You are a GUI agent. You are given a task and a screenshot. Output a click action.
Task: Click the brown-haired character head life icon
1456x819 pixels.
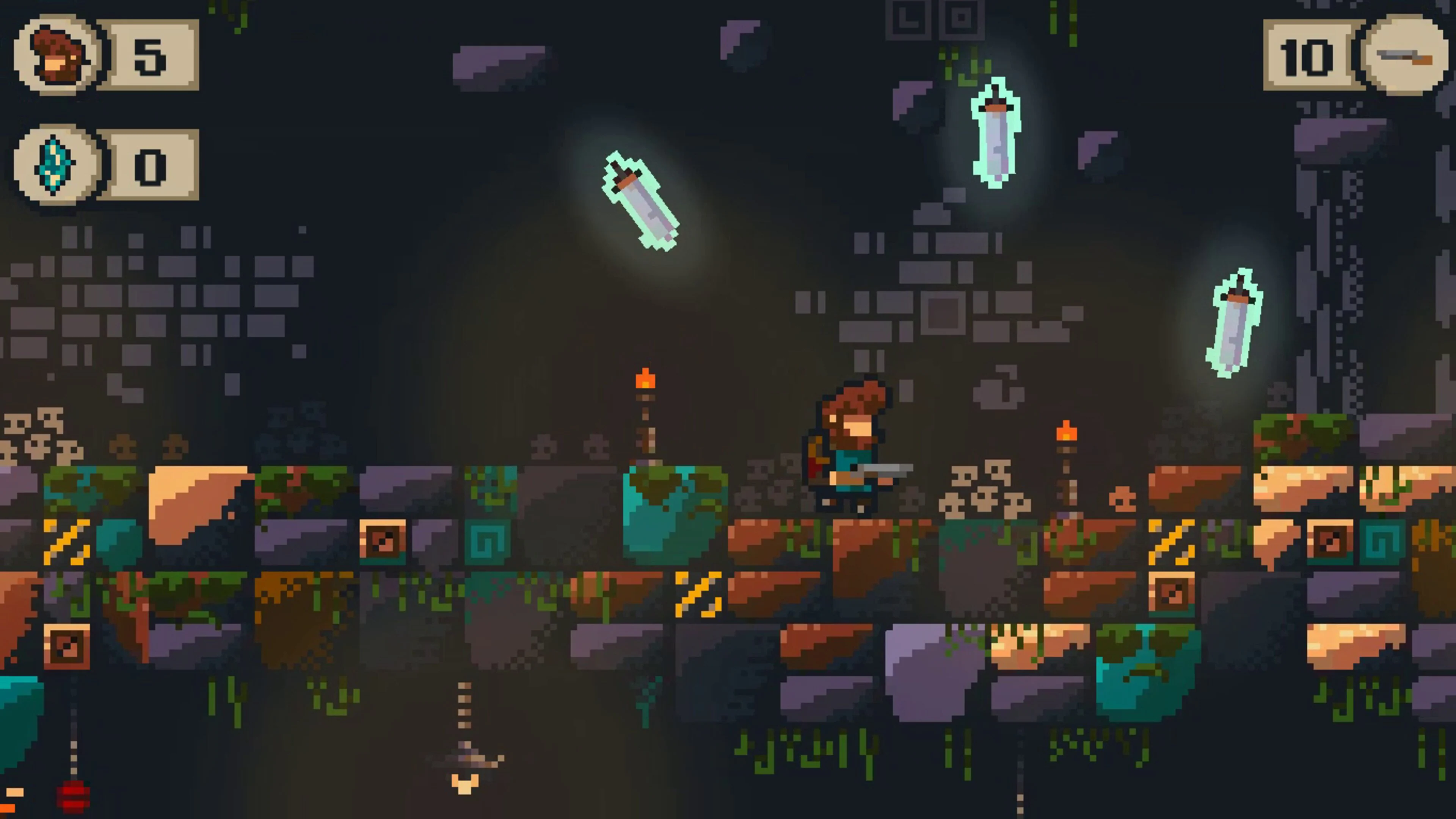pos(56,54)
